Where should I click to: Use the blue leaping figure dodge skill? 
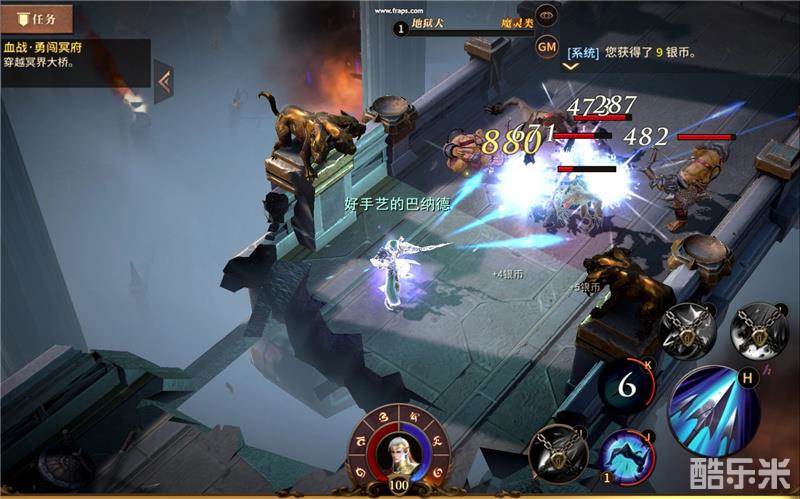click(627, 456)
